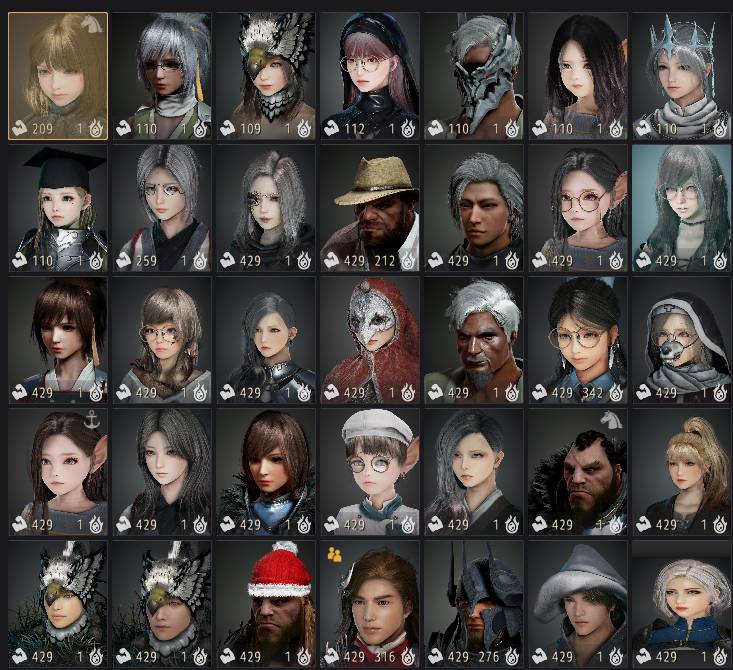Screen dimensions: 733x670
Task: Select the dark horned helmet character
Action: click(x=474, y=604)
